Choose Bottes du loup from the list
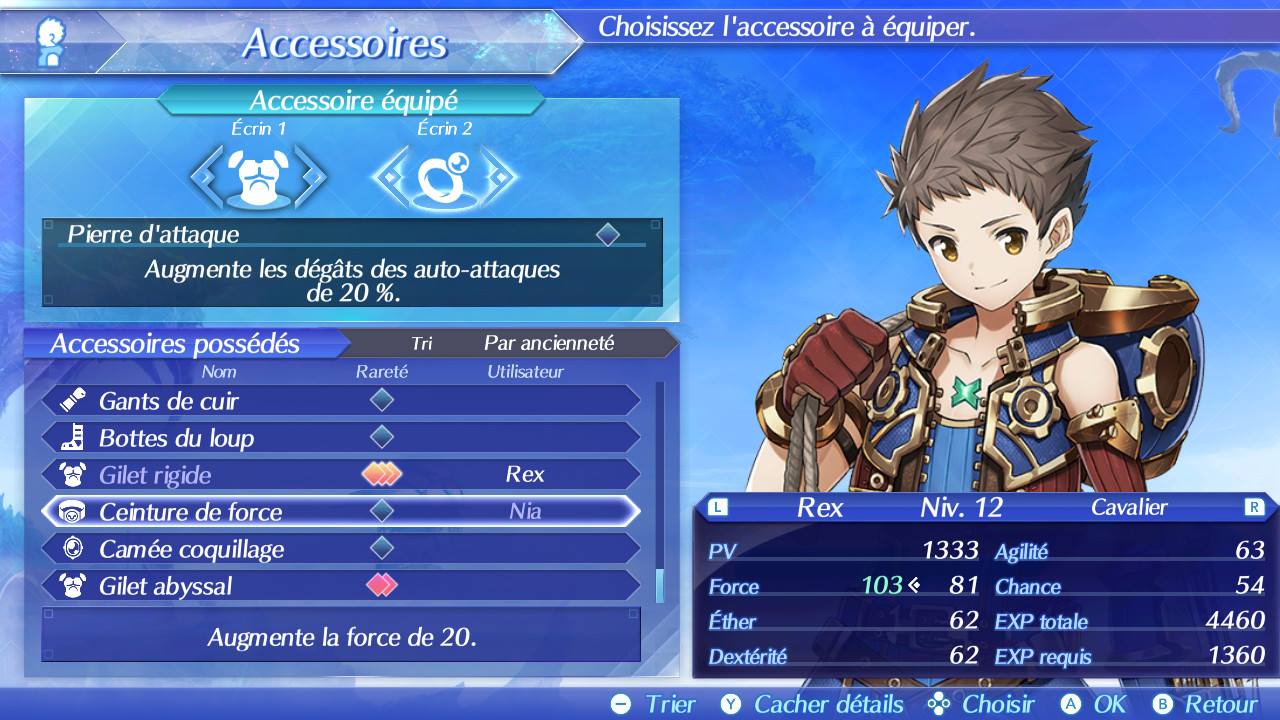The image size is (1280, 720). pos(340,438)
